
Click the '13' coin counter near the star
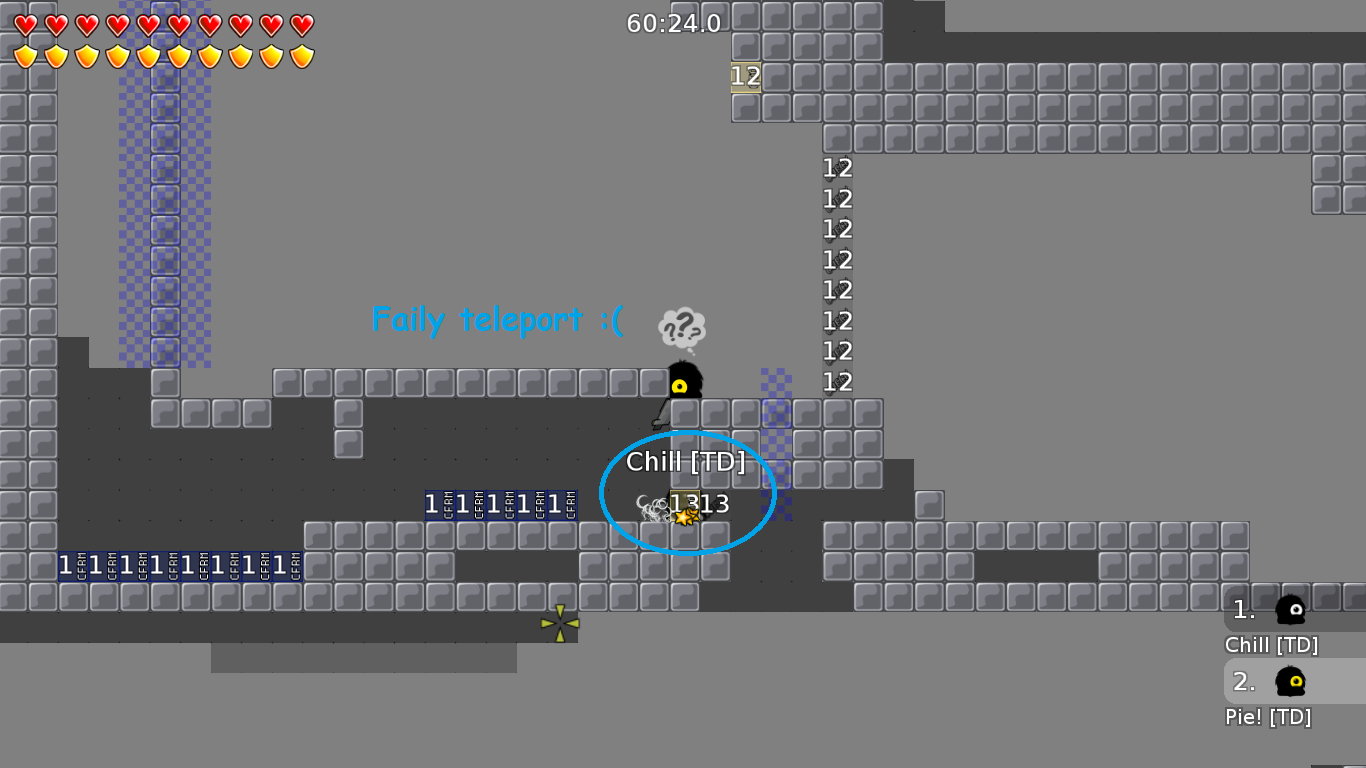pyautogui.click(x=715, y=504)
